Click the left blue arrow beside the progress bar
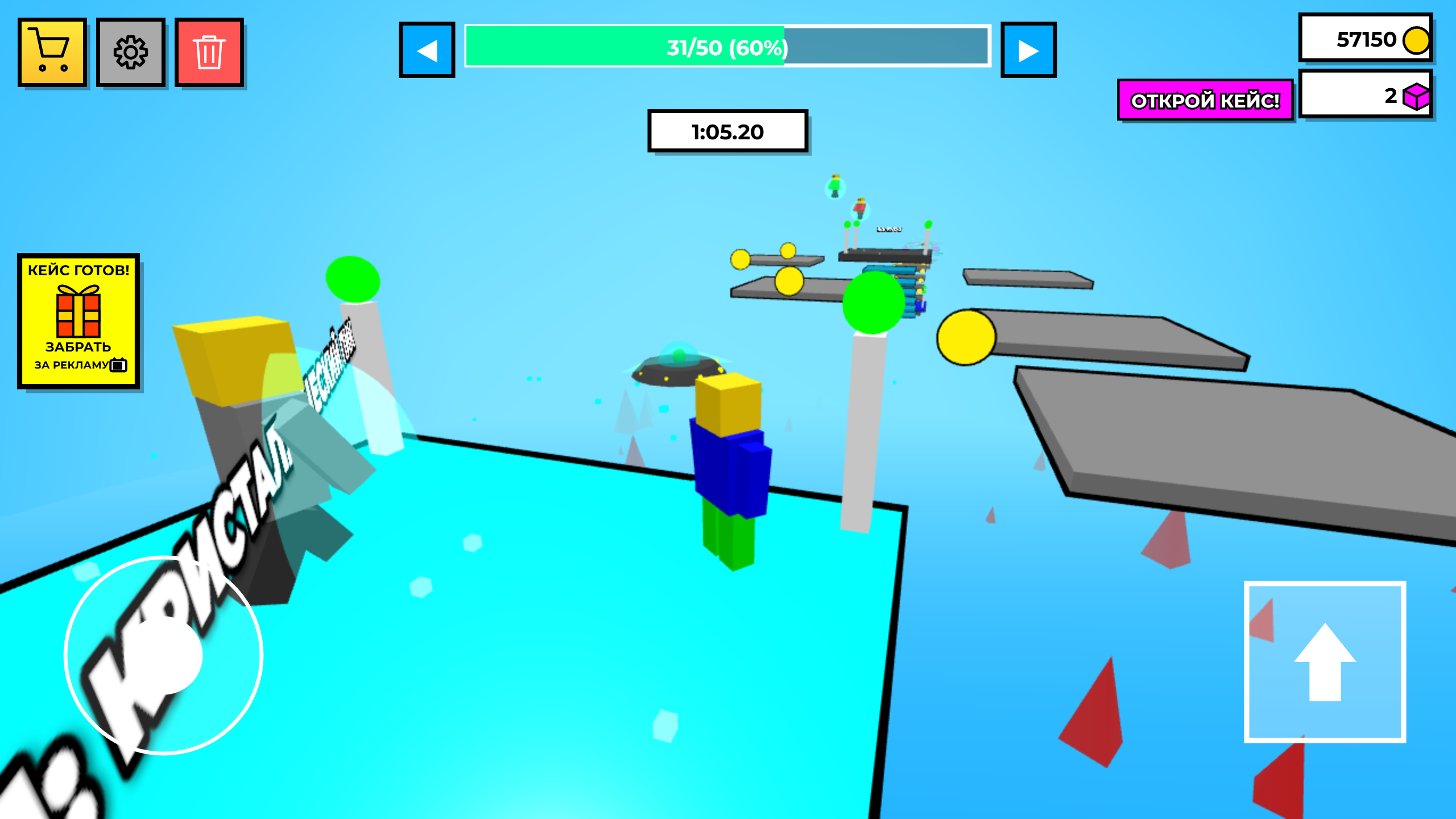Viewport: 1456px width, 819px height. (427, 49)
